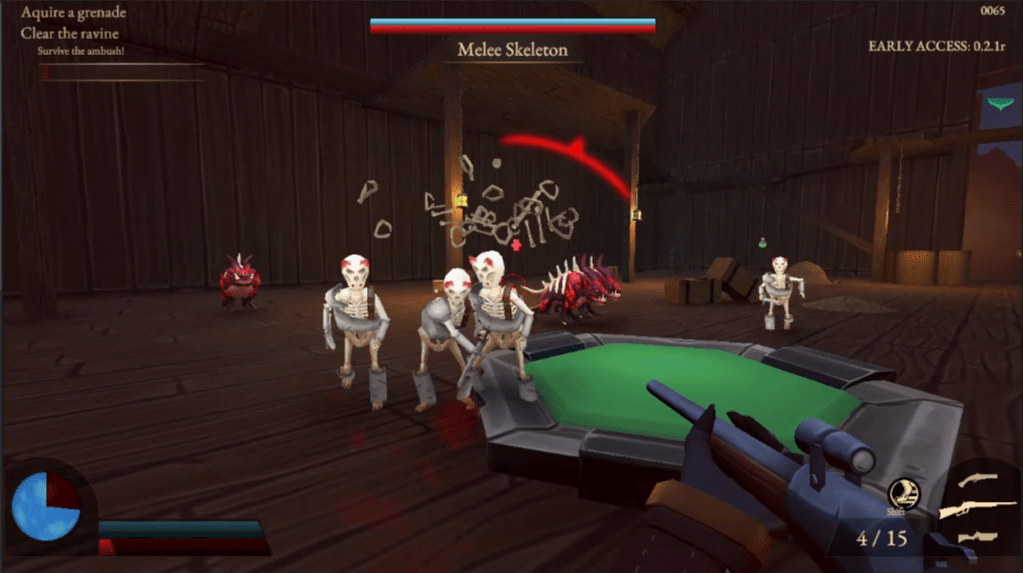Open the 'Survive the ambush!' sub-objective

[81, 50]
